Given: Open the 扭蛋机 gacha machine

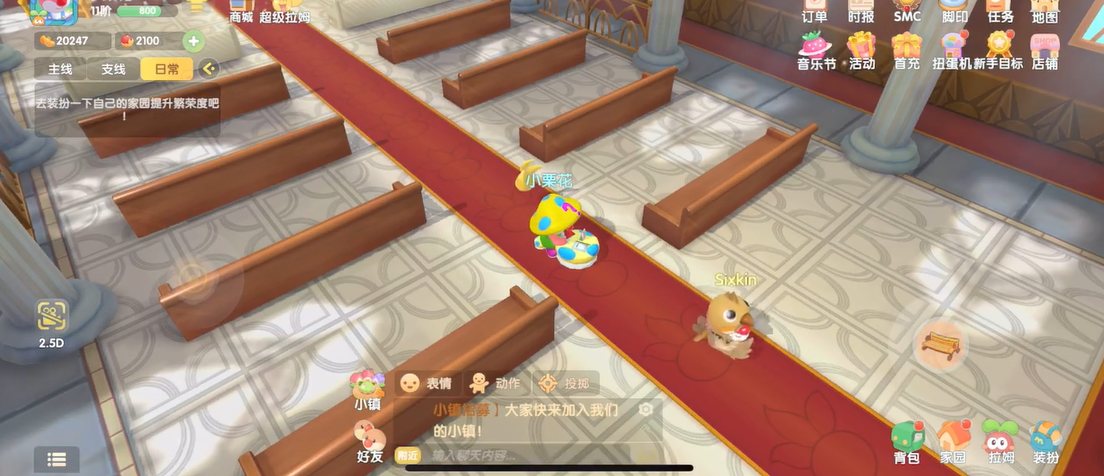Looking at the screenshot, I should (x=952, y=49).
